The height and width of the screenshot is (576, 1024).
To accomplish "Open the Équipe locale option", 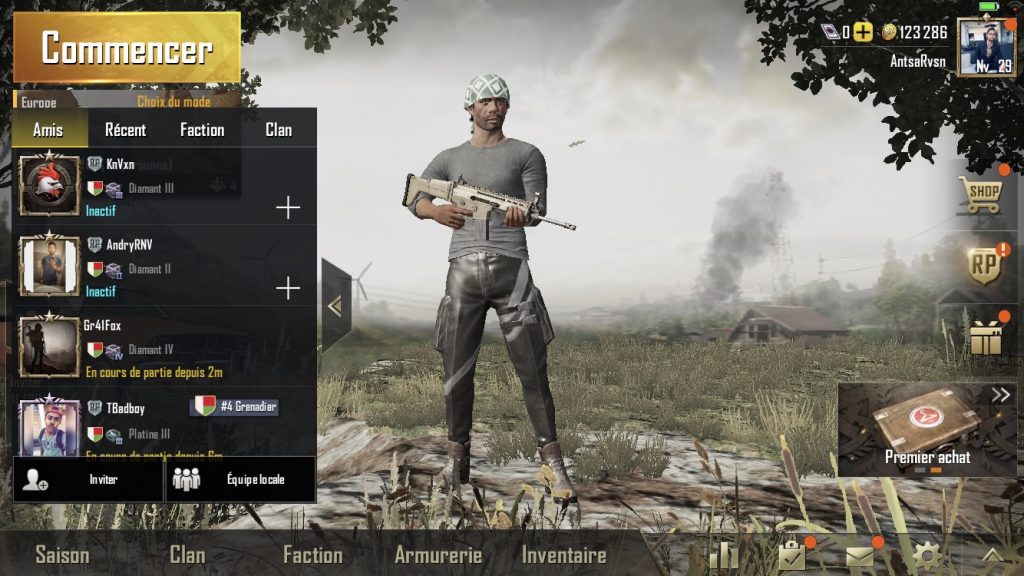I will tap(240, 479).
